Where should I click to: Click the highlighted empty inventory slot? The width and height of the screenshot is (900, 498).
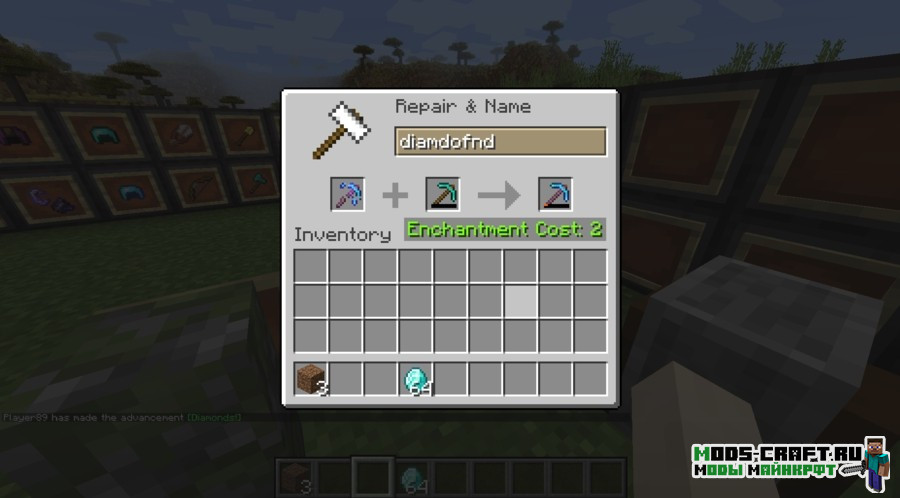click(x=520, y=301)
